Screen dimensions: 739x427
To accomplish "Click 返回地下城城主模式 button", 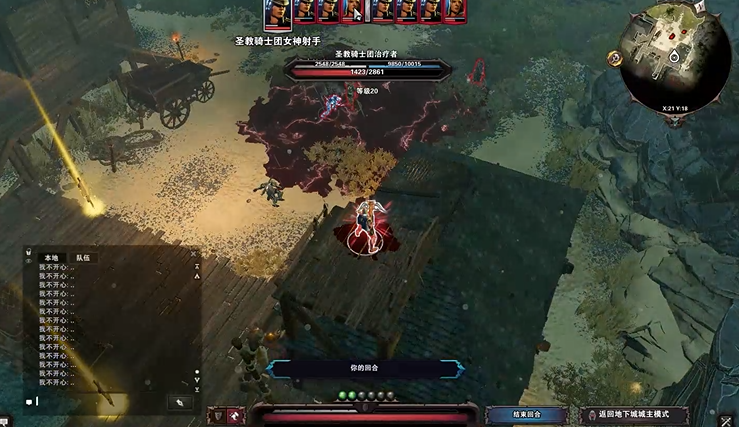I will pyautogui.click(x=628, y=414).
